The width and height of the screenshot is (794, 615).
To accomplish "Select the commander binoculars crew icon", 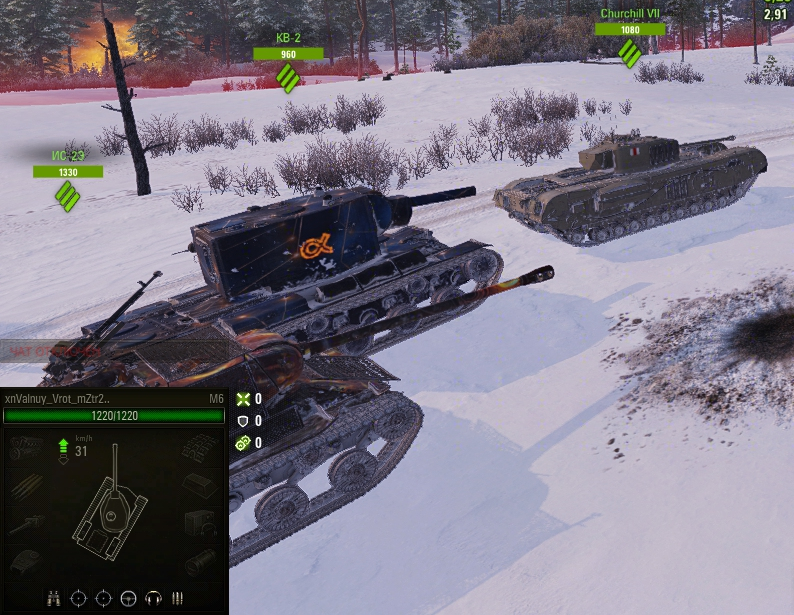I will 53,598.
